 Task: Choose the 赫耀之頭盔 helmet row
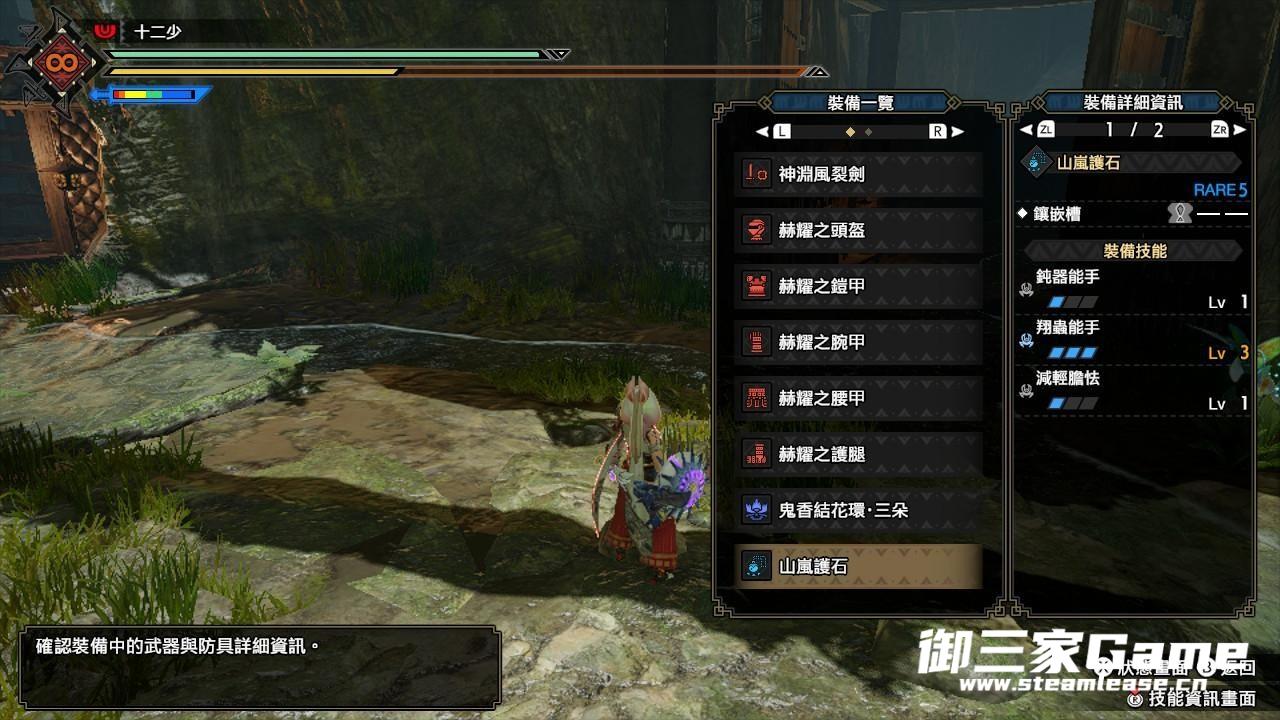pyautogui.click(x=858, y=230)
